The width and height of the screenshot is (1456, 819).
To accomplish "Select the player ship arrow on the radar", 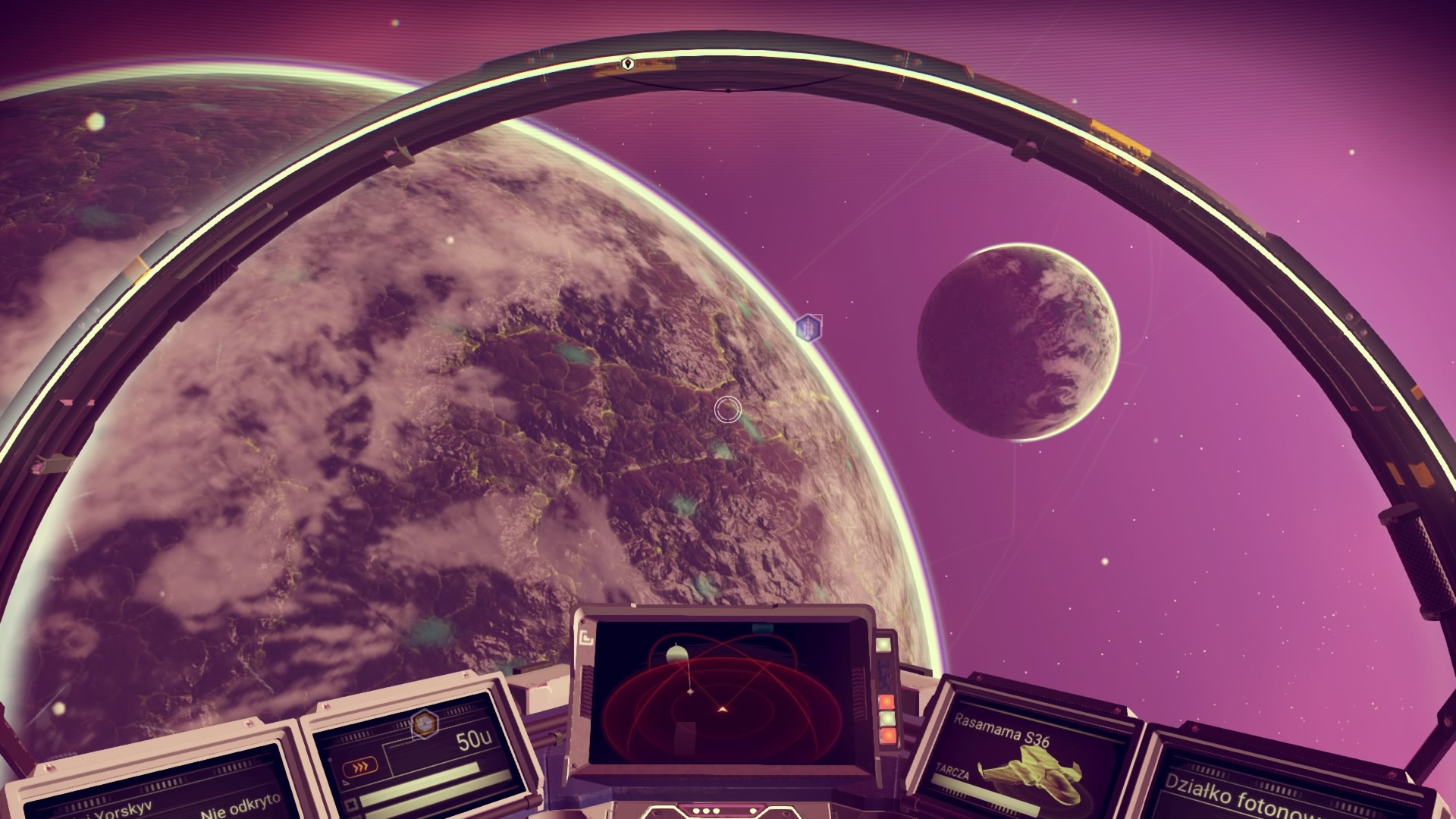I will pos(722,708).
